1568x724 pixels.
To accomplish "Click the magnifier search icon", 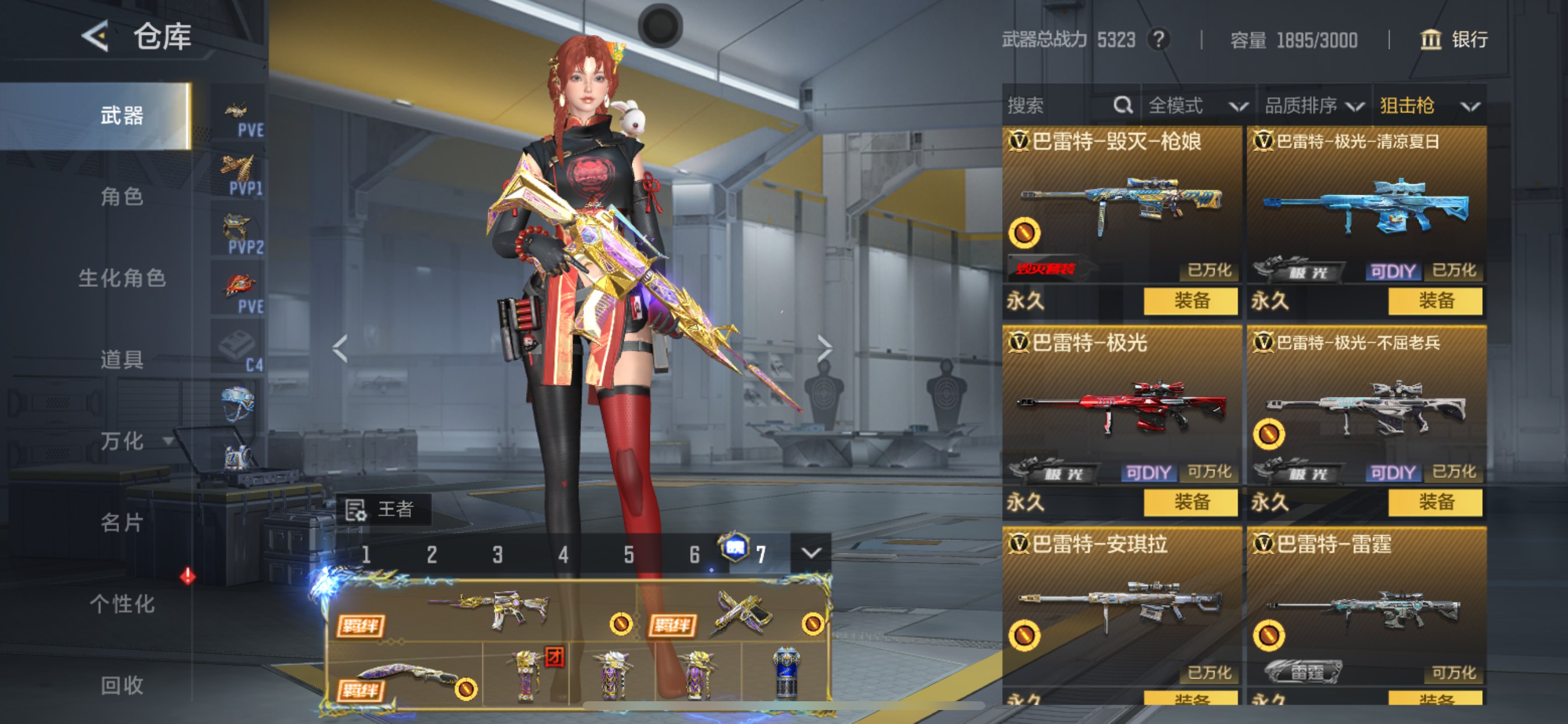I will (1123, 105).
